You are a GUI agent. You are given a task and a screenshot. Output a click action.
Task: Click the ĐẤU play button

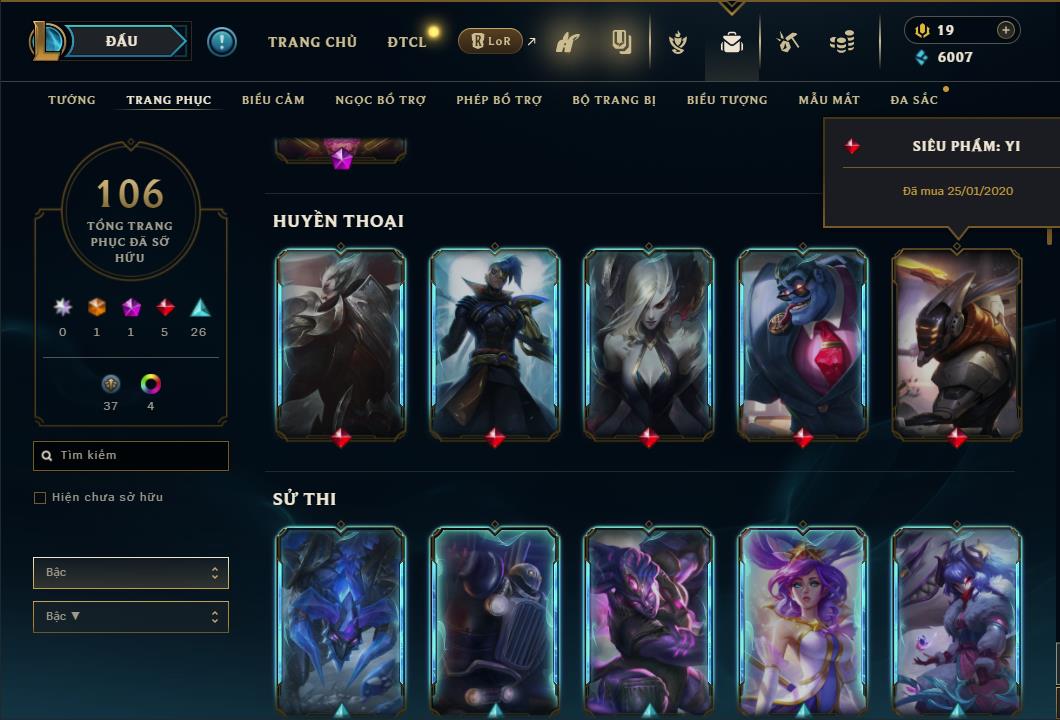(122, 41)
